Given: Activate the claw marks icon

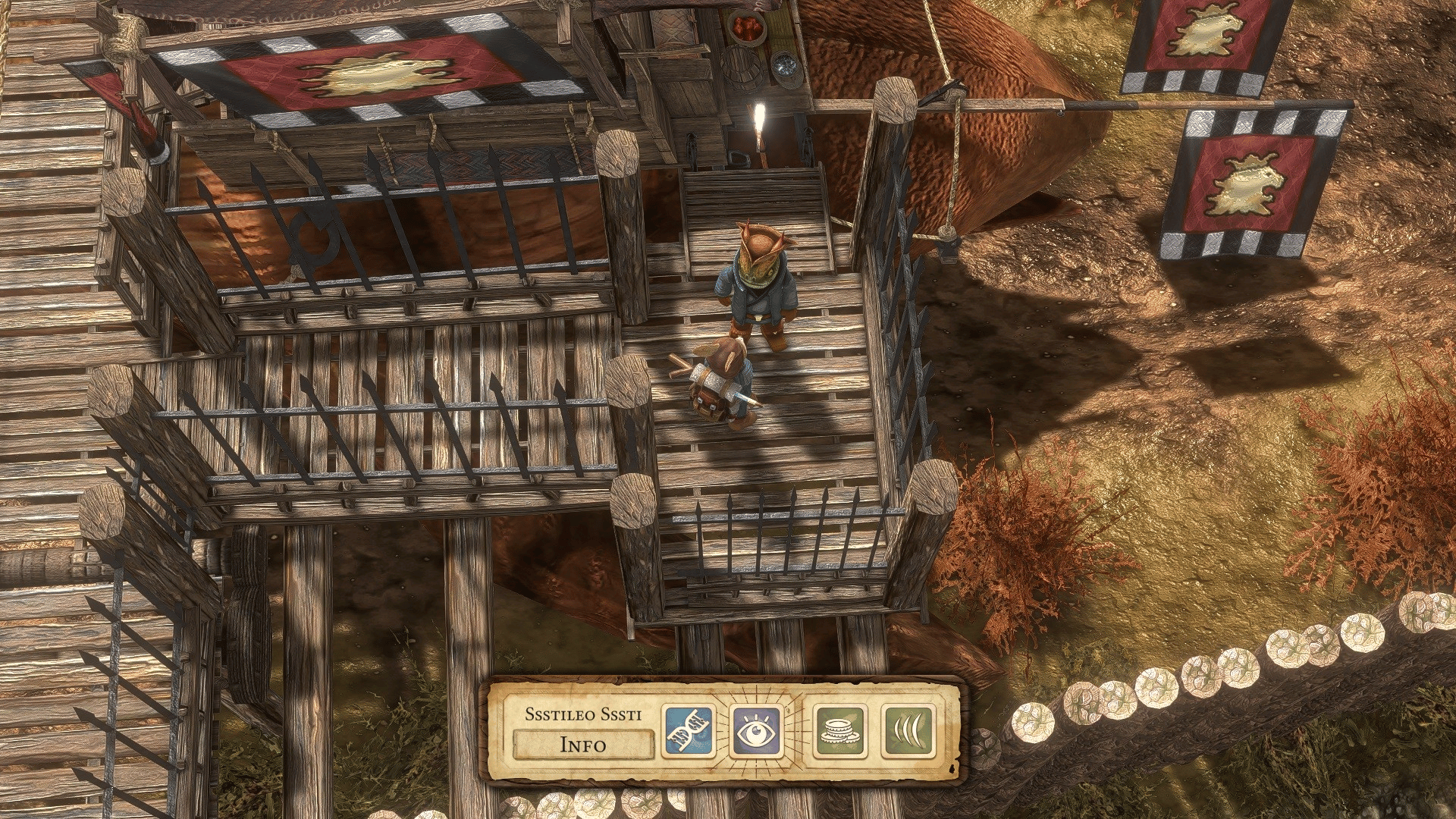Looking at the screenshot, I should pyautogui.click(x=908, y=732).
